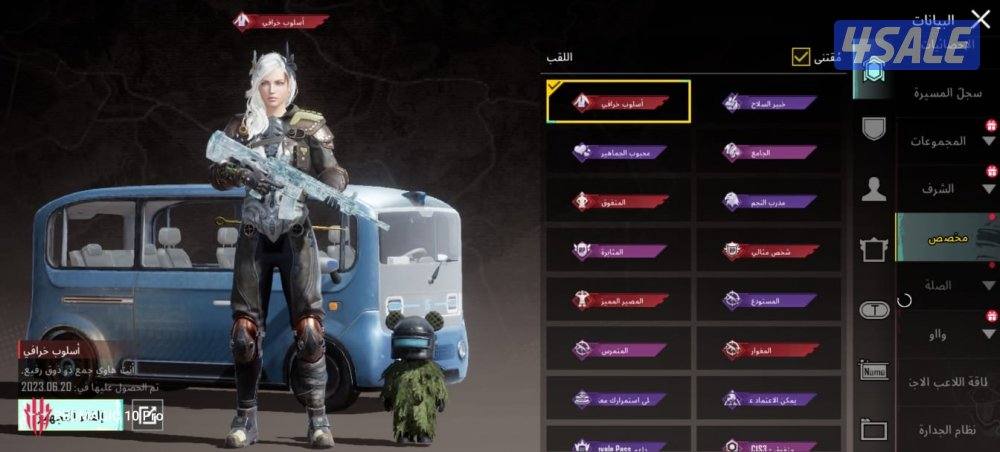The image size is (1000, 452).
Task: Select the محبوب الجماهير title
Action: 619,152
